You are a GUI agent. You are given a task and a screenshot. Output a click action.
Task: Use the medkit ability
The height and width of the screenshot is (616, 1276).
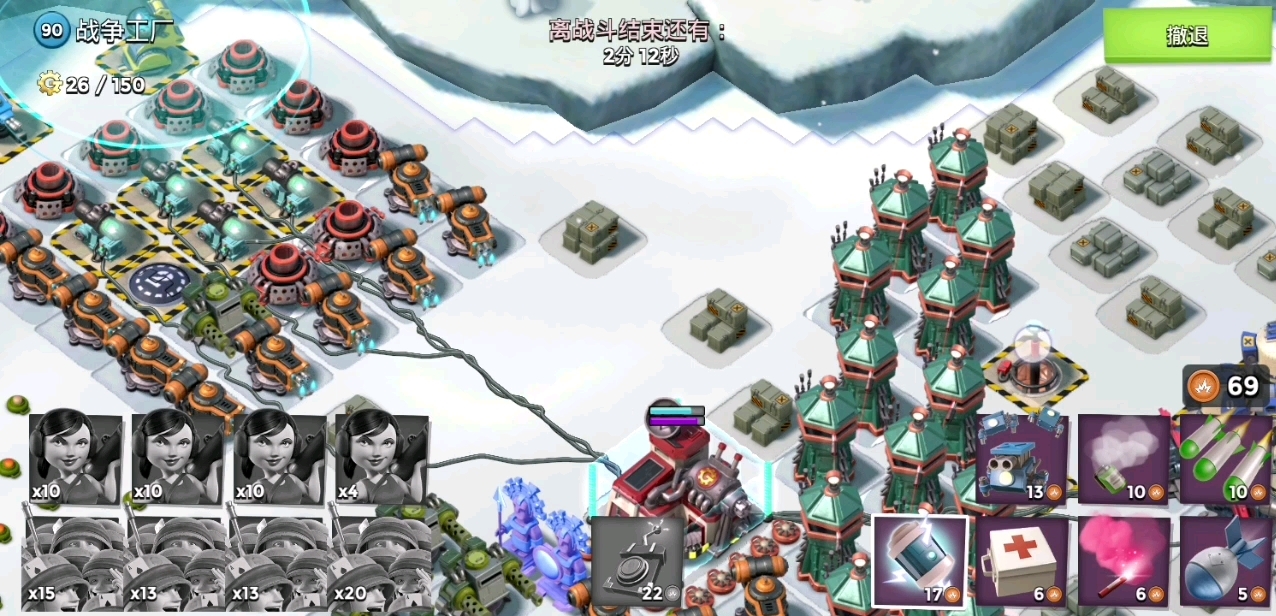coord(1021,561)
